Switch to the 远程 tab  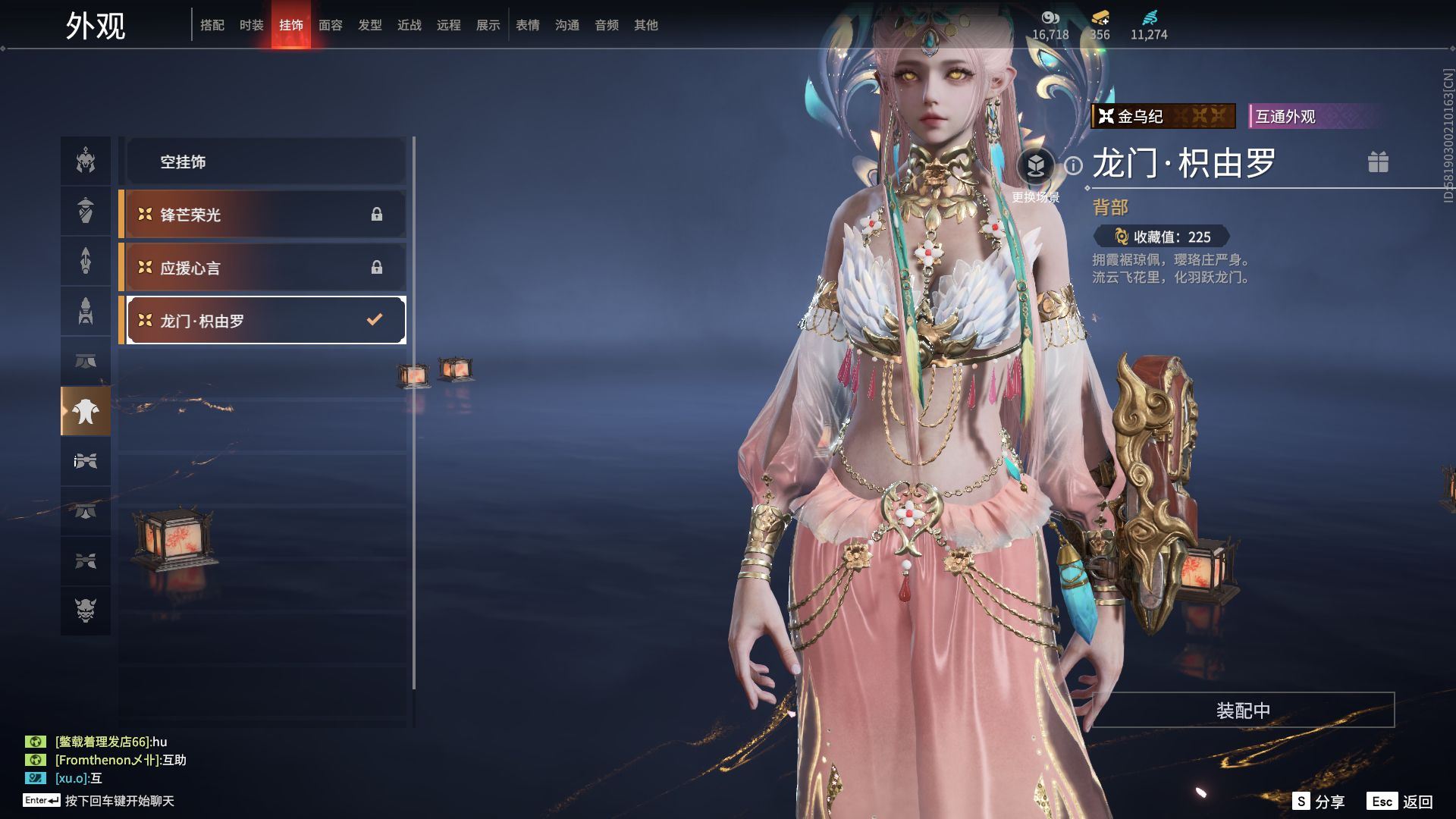coord(448,25)
